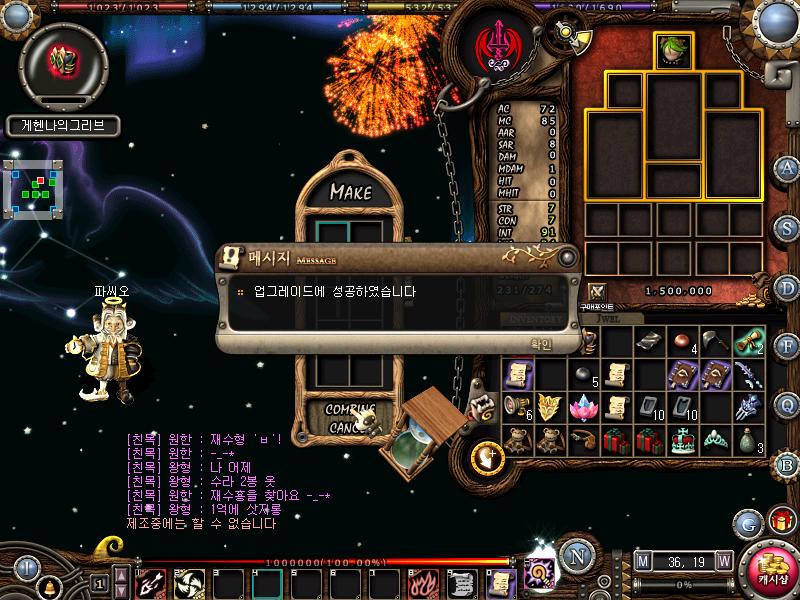Select the silver tiara item

(716, 440)
